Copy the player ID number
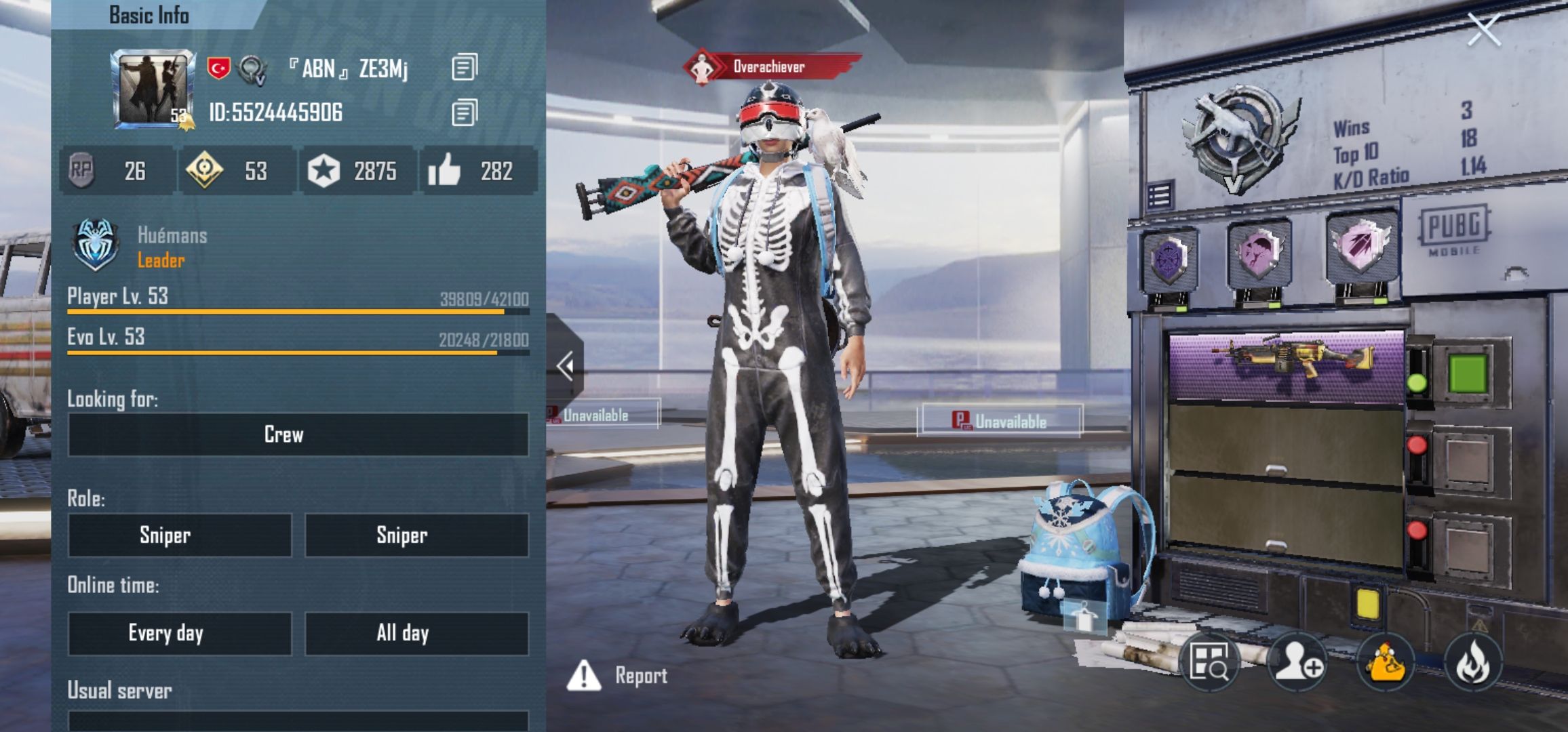1568x732 pixels. [465, 113]
